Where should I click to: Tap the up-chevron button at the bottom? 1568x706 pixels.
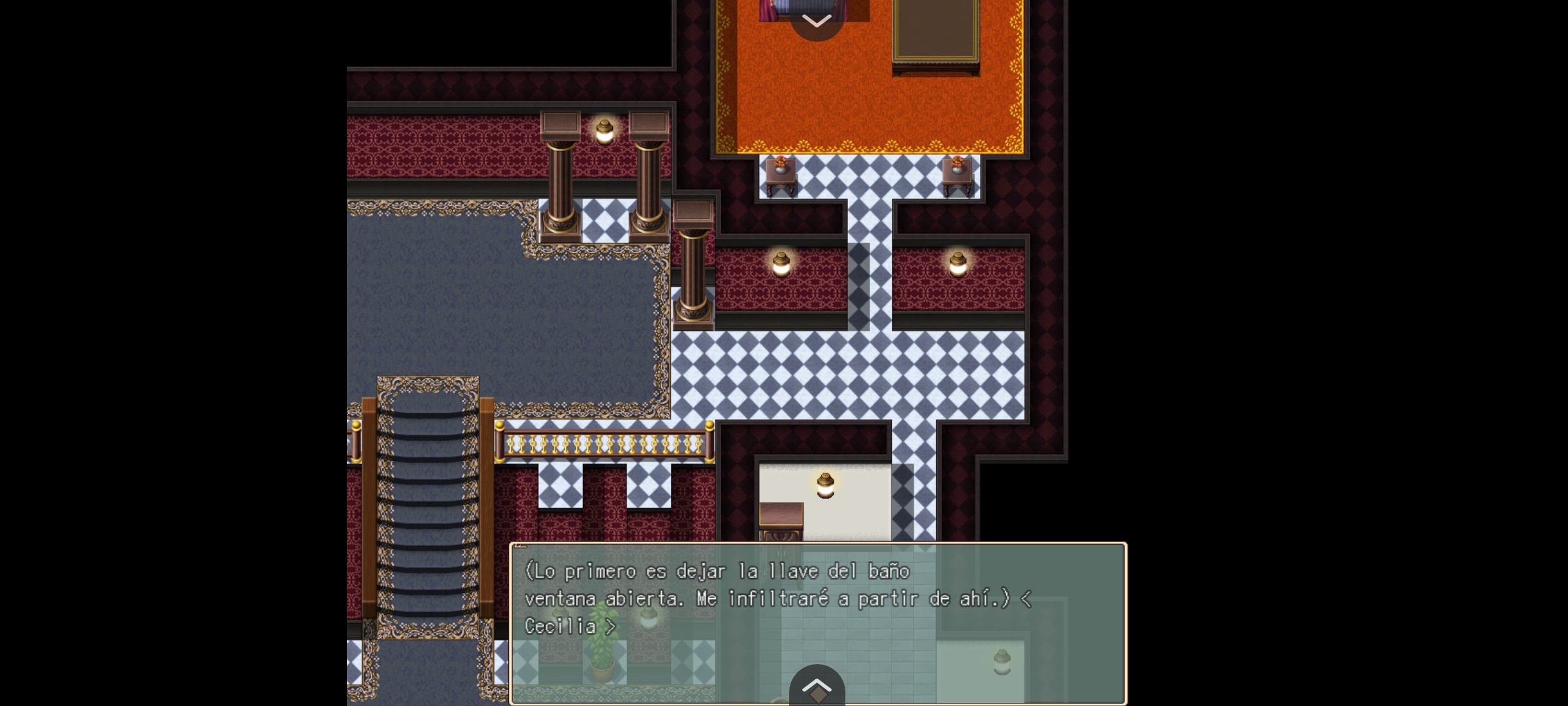tap(817, 686)
